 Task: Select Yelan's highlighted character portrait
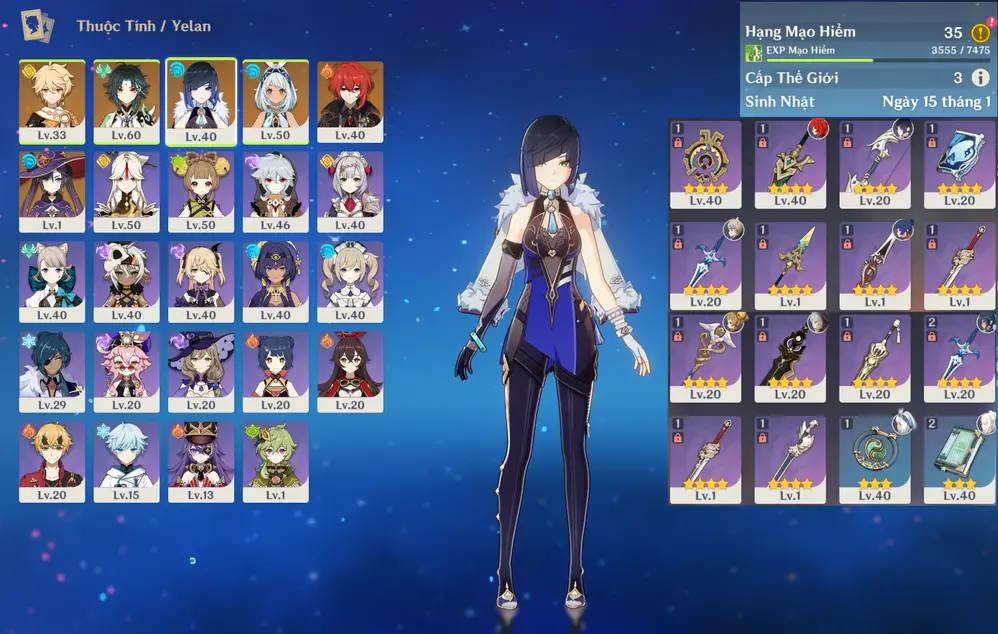pyautogui.click(x=201, y=102)
